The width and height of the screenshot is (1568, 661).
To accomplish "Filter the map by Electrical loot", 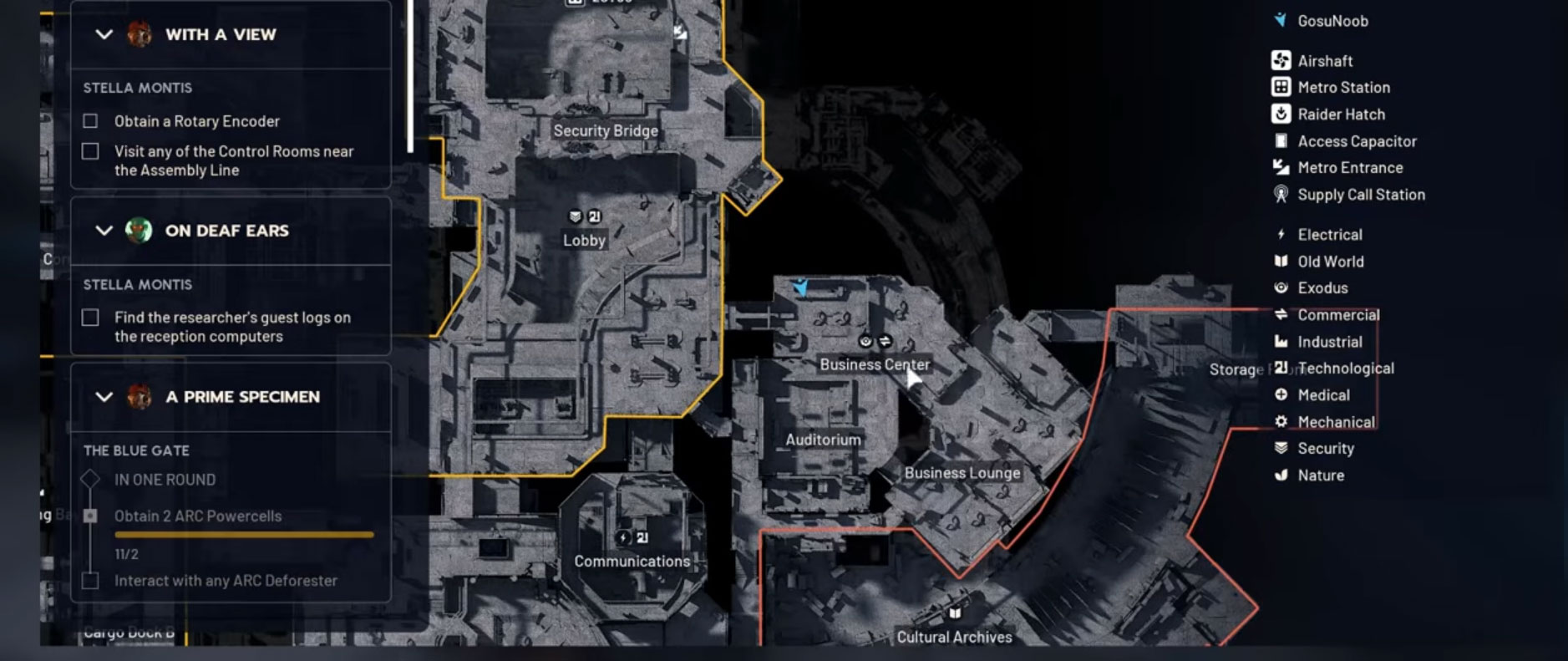I will pyautogui.click(x=1328, y=235).
